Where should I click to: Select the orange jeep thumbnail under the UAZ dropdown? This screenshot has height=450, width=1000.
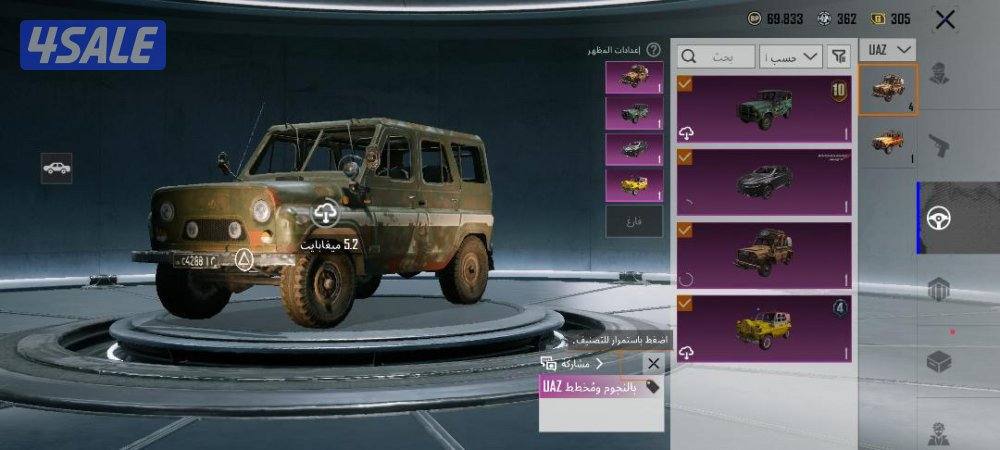click(x=887, y=140)
